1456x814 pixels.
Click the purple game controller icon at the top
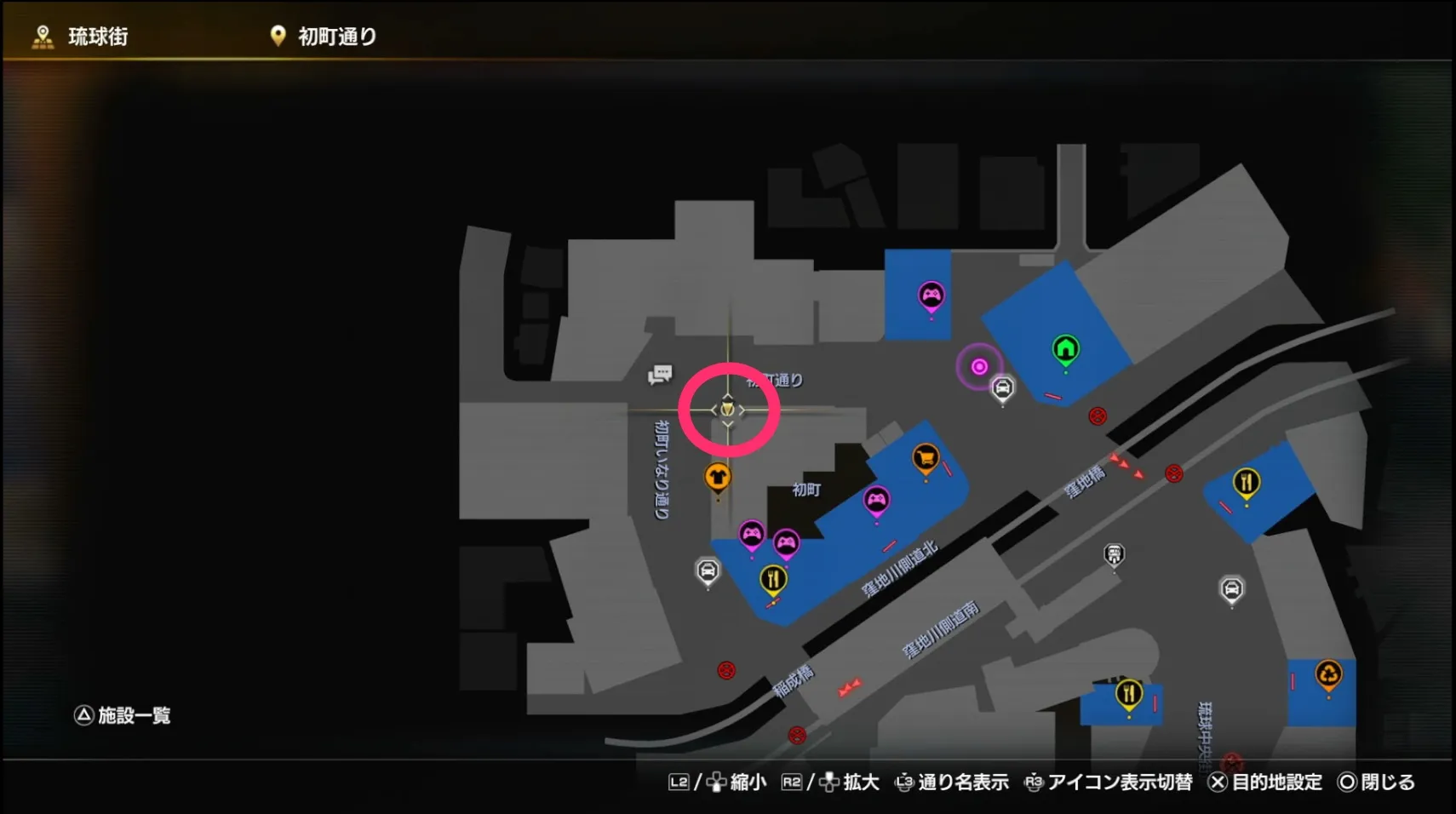click(x=933, y=292)
